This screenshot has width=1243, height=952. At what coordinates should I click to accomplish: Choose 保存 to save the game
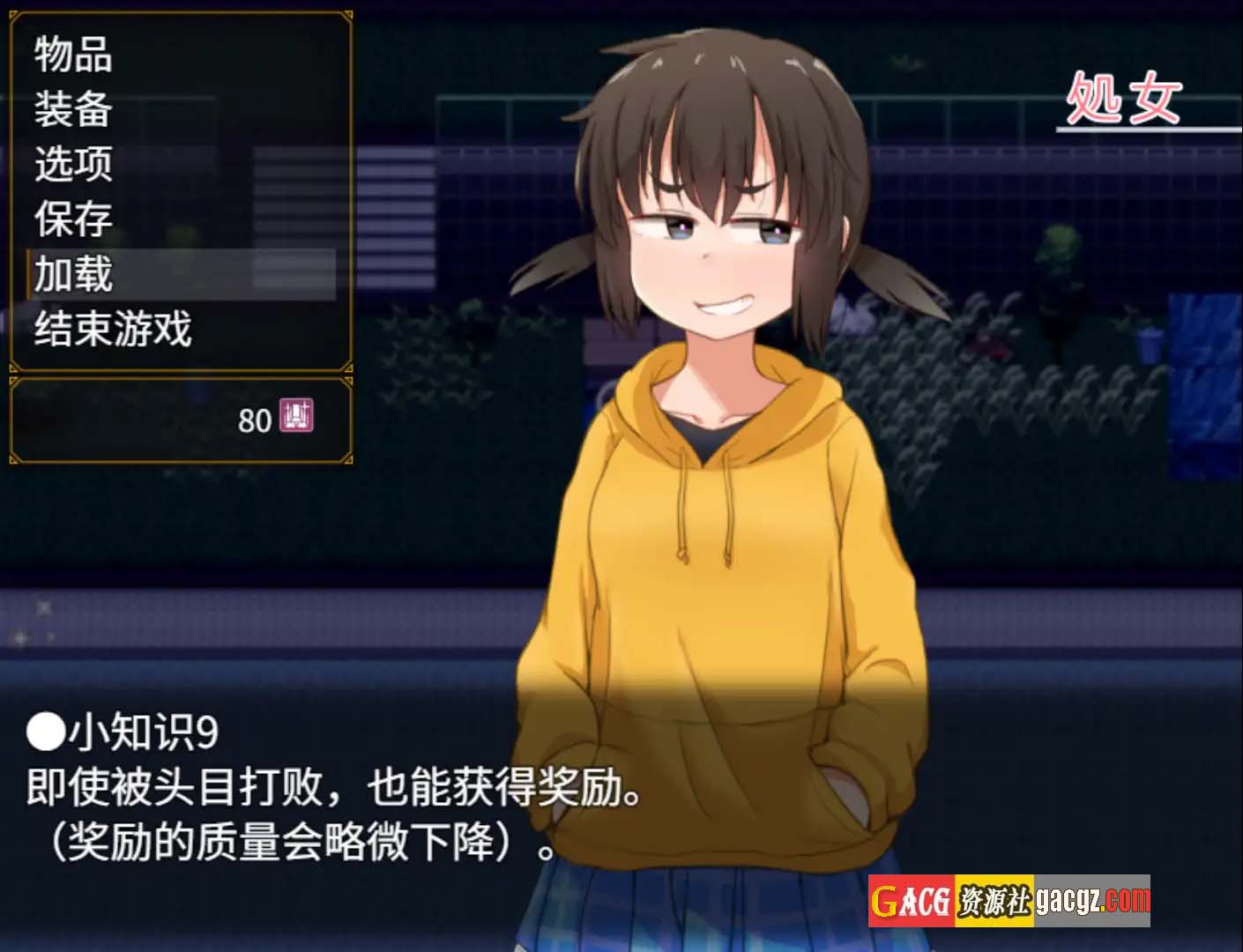74,219
